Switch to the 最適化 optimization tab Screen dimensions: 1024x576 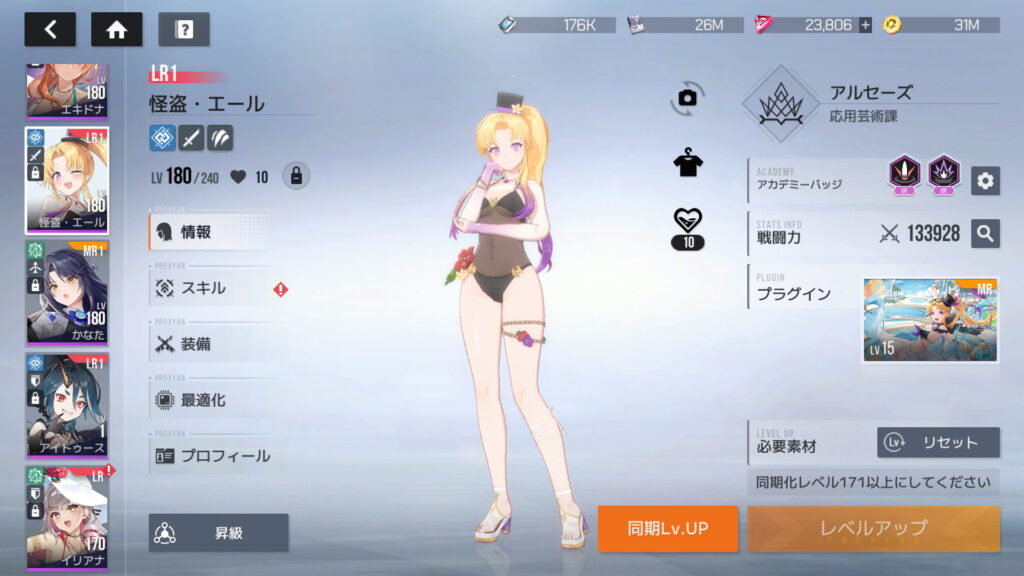[215, 400]
